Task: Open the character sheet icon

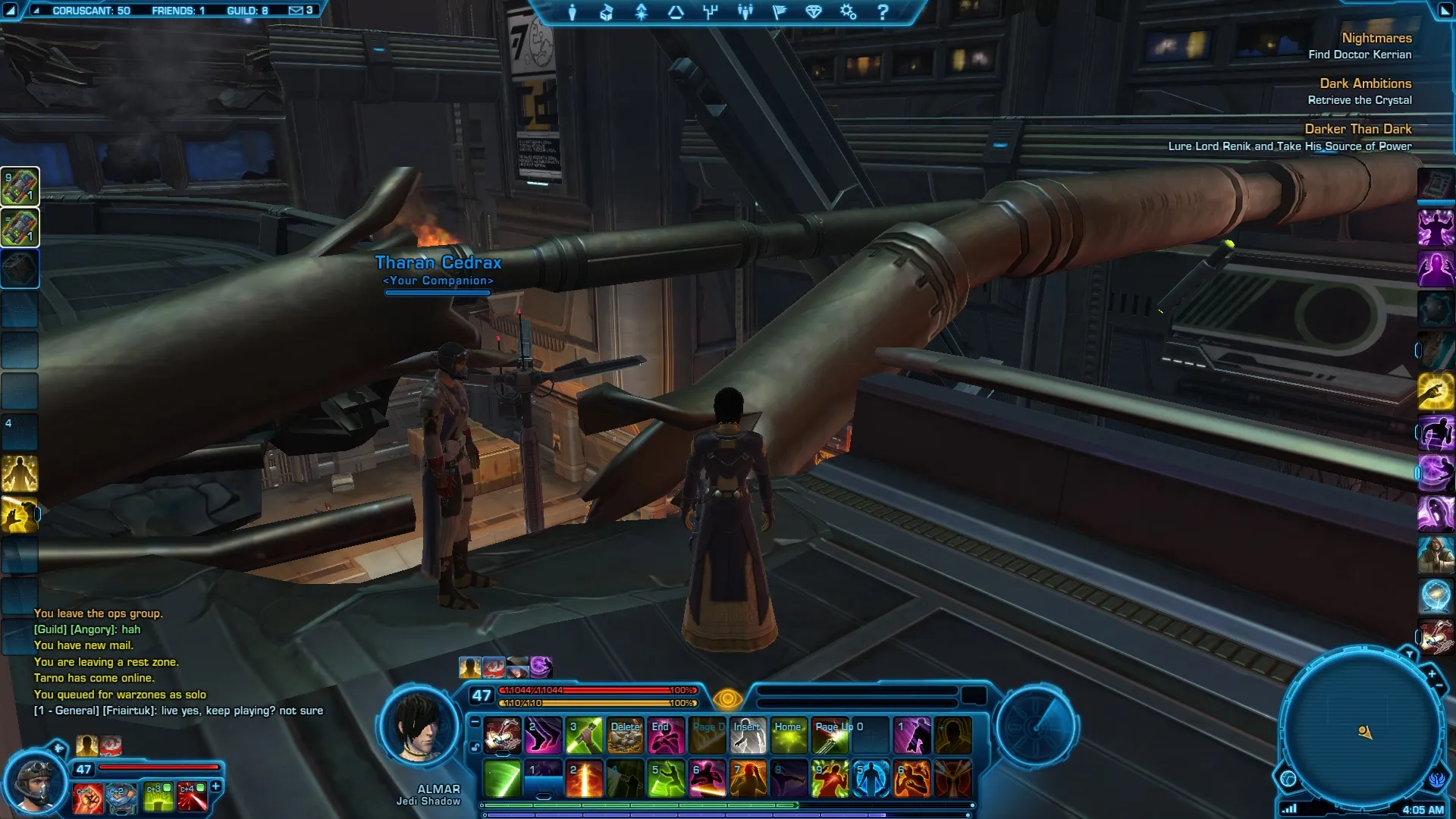Action: tap(573, 12)
